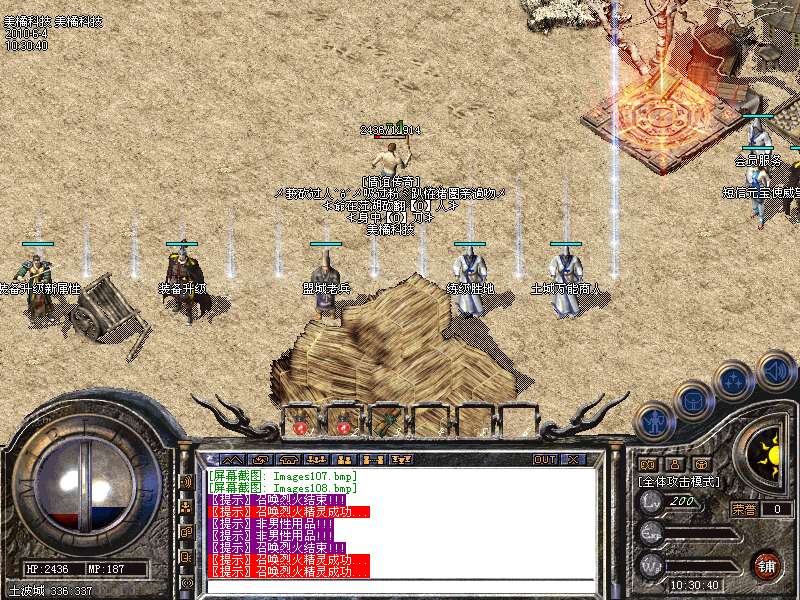Viewport: 800px width, 600px height.
Task: Click the red 铺 shop button
Action: point(766,565)
